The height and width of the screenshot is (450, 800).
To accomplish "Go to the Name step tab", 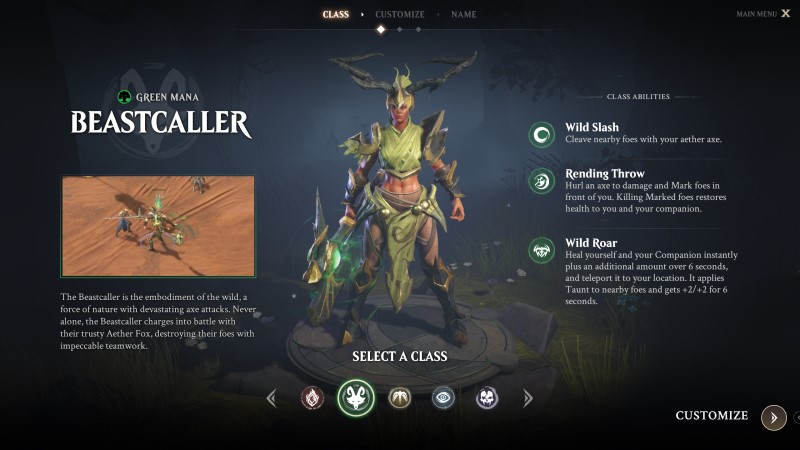I will (x=463, y=15).
